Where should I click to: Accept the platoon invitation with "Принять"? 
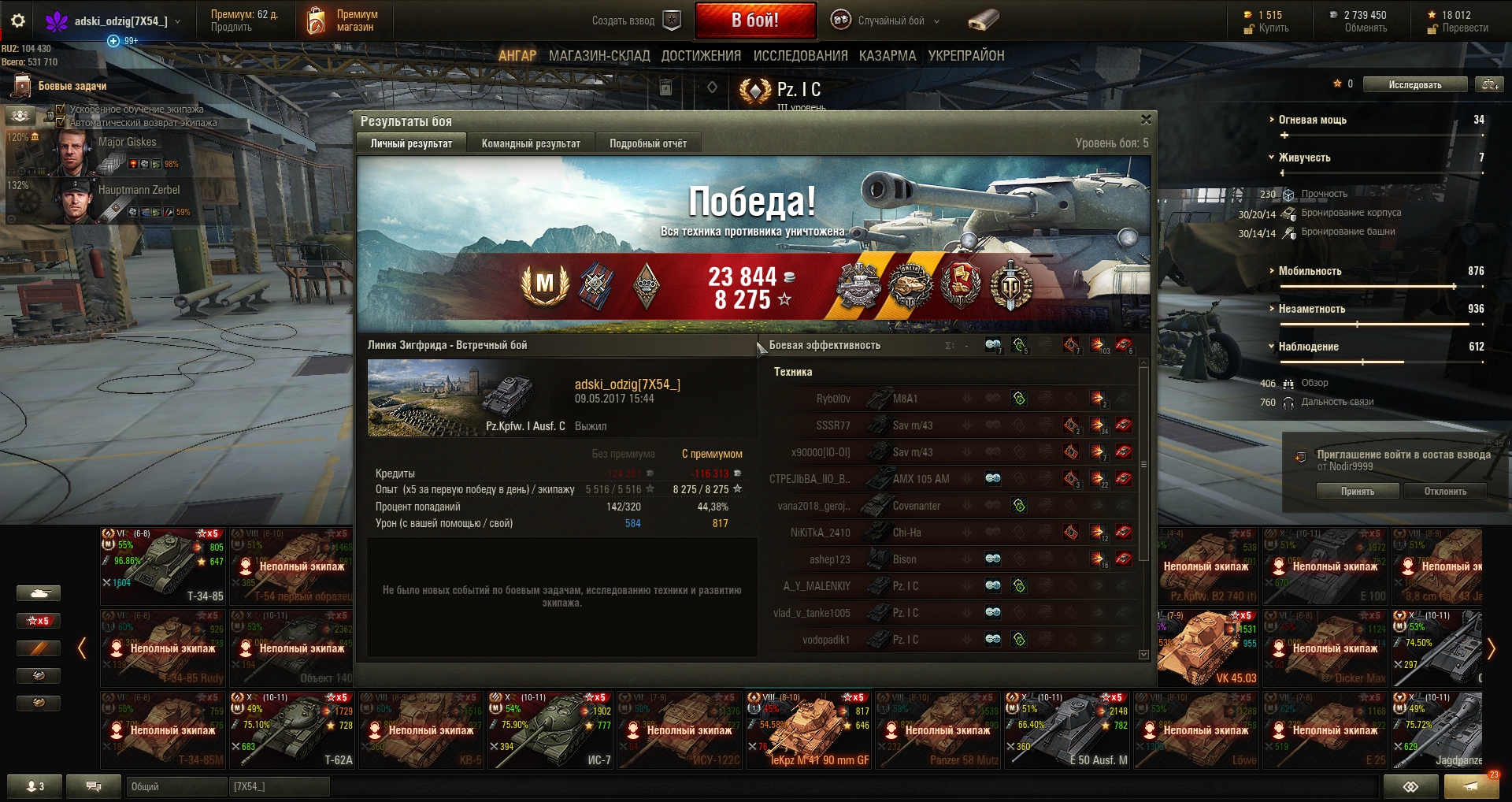[1357, 492]
